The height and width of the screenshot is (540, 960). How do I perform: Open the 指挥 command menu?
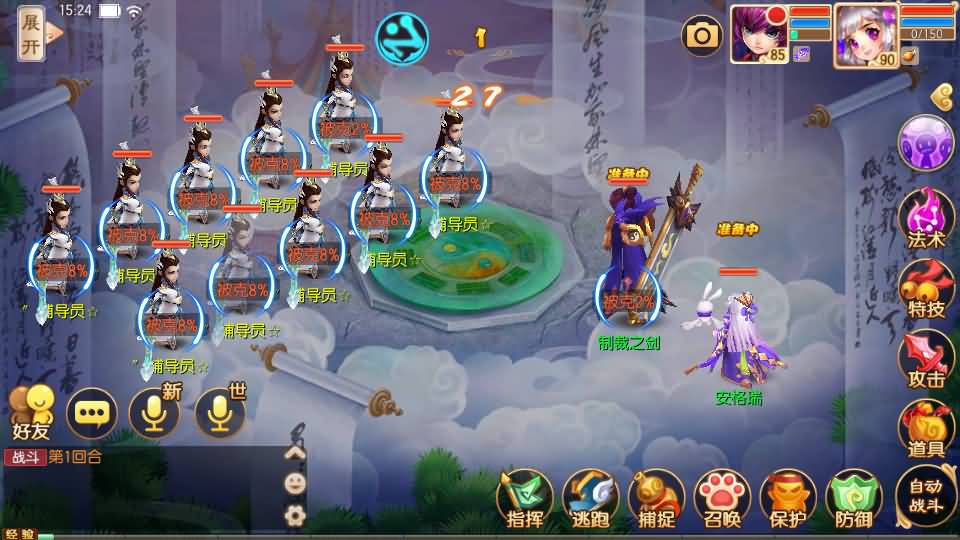(526, 498)
